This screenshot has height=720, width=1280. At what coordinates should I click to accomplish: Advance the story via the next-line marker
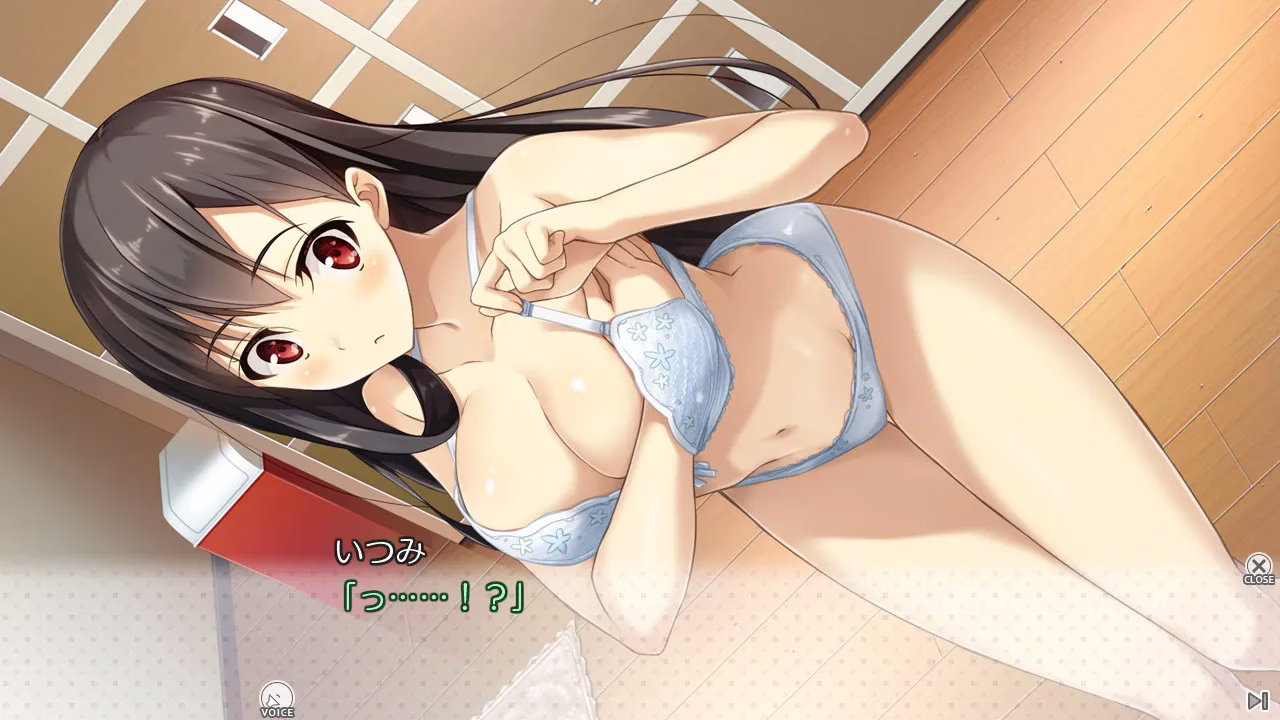click(x=1258, y=700)
